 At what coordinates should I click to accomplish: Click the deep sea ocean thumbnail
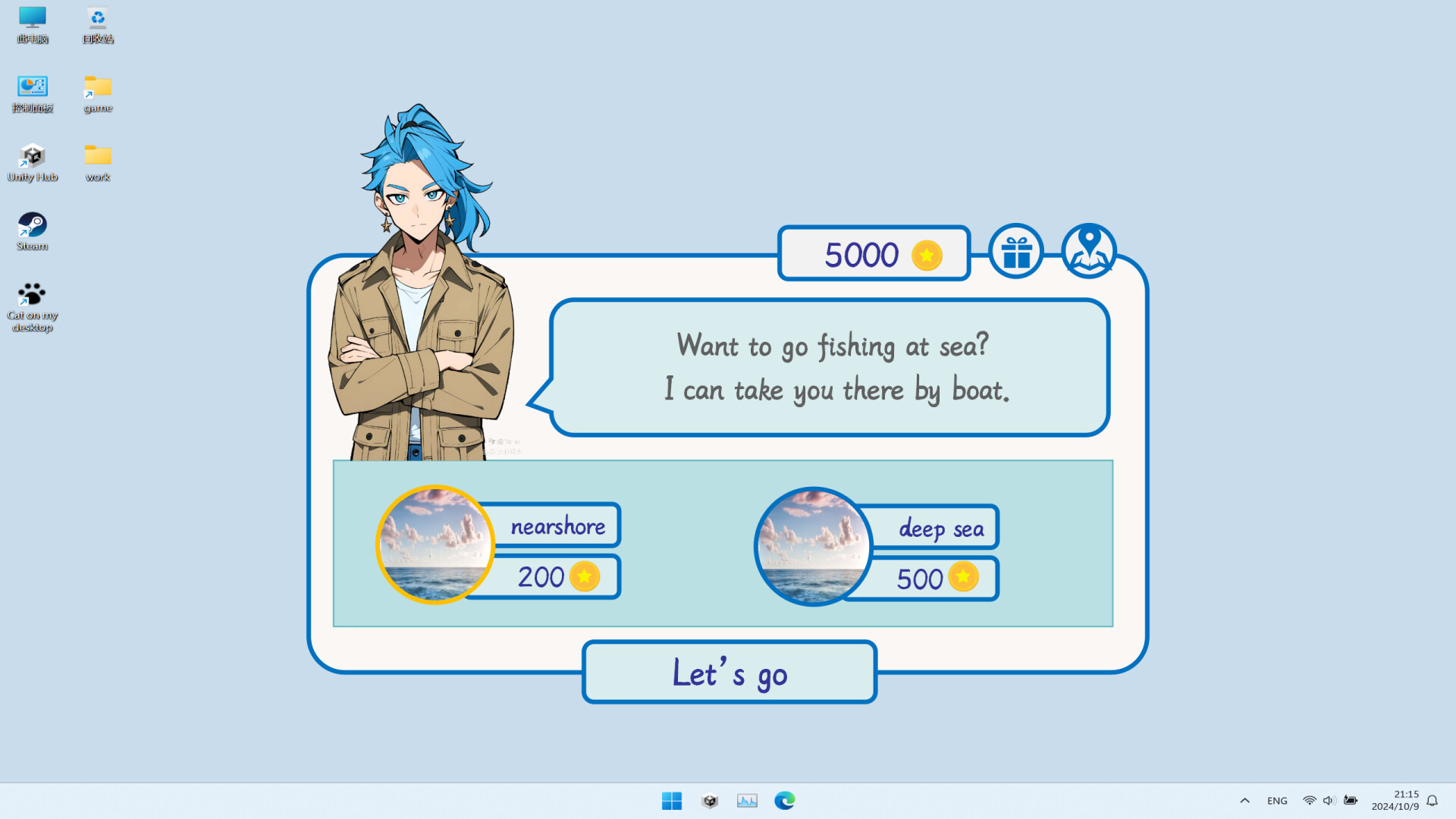click(x=812, y=544)
